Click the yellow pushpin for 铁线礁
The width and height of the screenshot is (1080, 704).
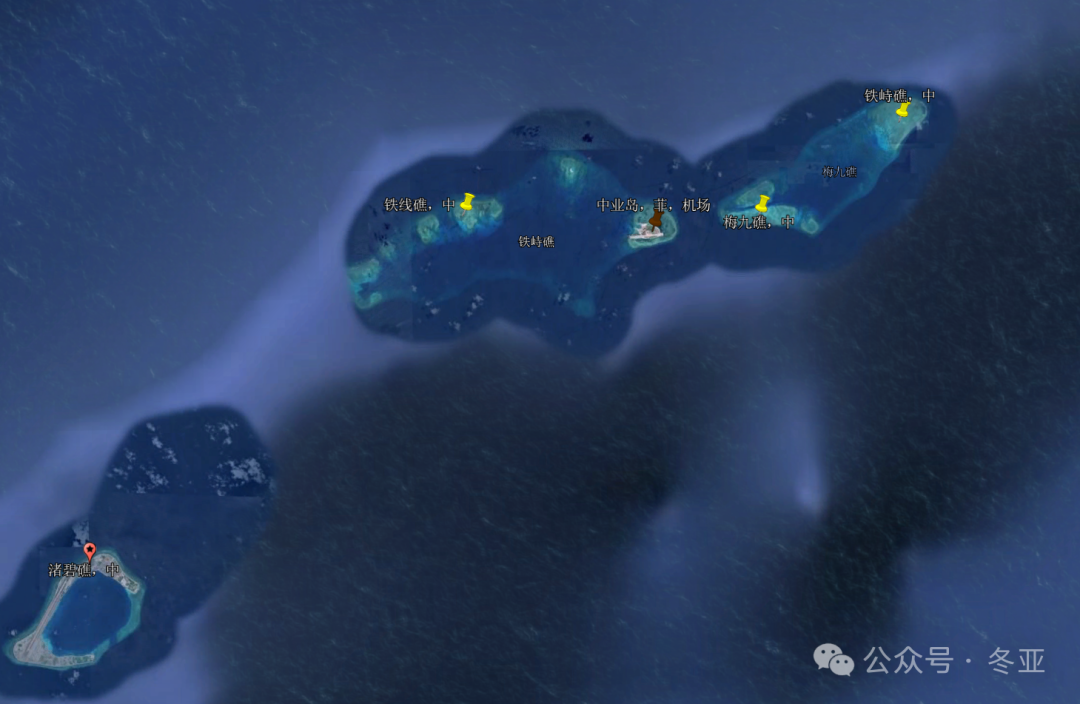point(467,201)
